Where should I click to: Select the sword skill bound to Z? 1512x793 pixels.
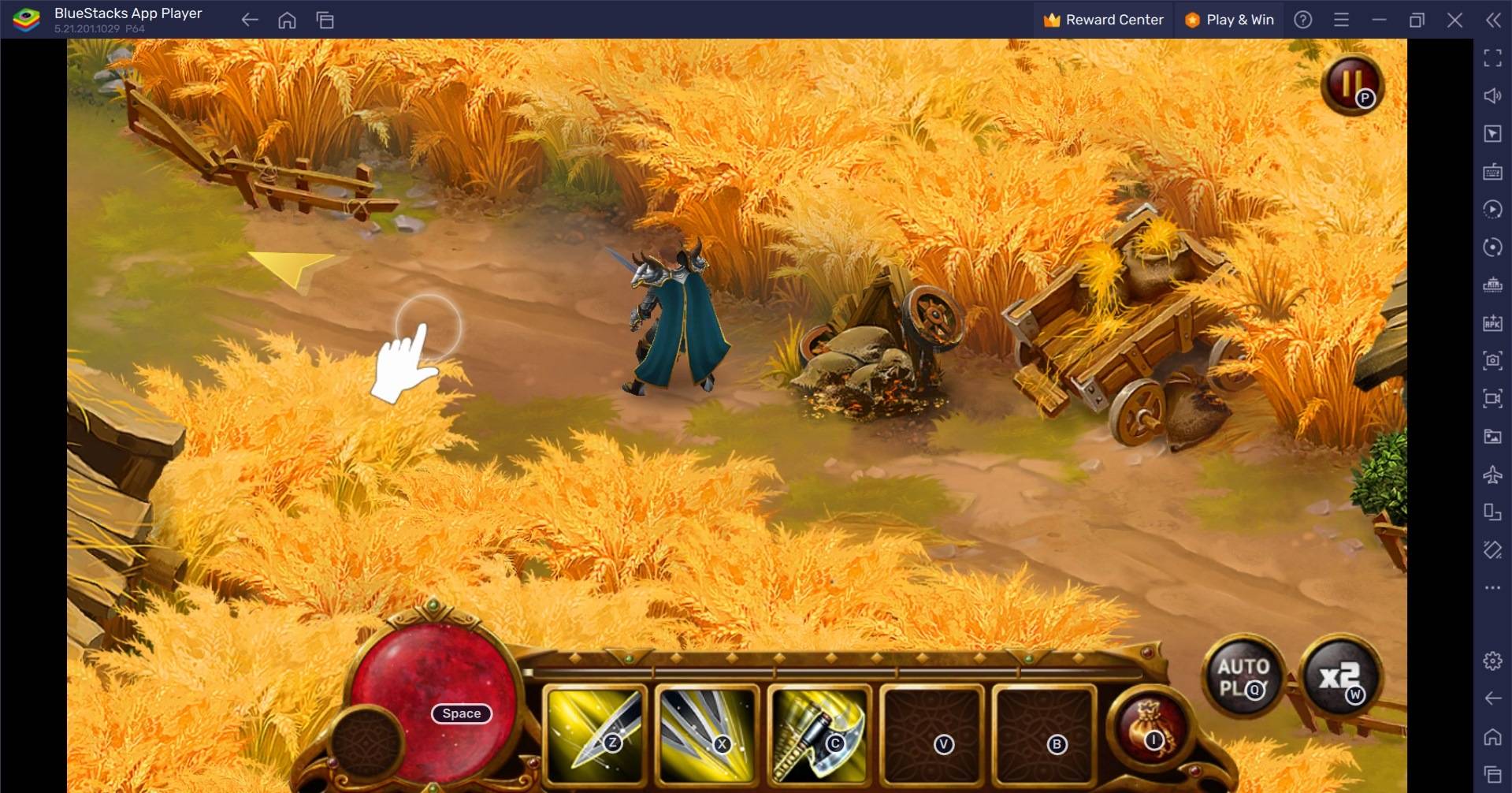[595, 736]
